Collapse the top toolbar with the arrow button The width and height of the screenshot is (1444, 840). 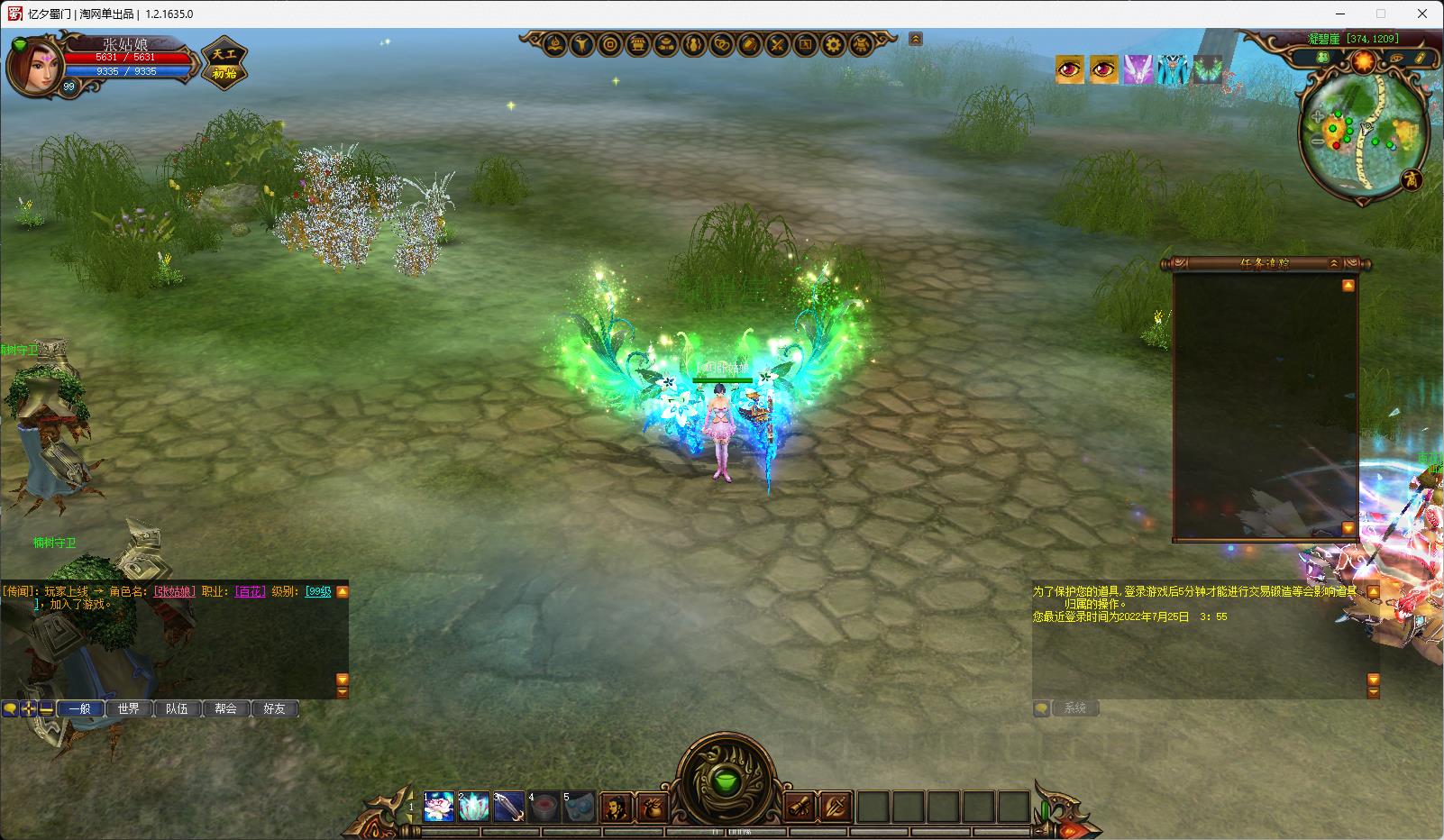916,40
